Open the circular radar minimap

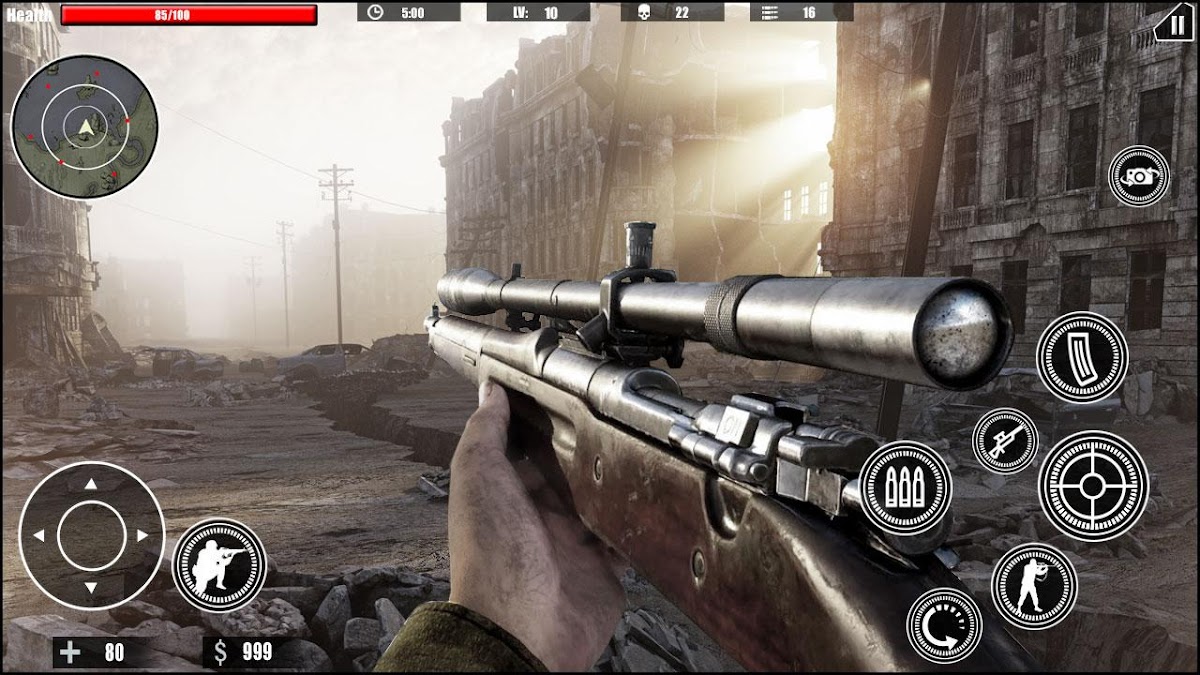click(84, 126)
